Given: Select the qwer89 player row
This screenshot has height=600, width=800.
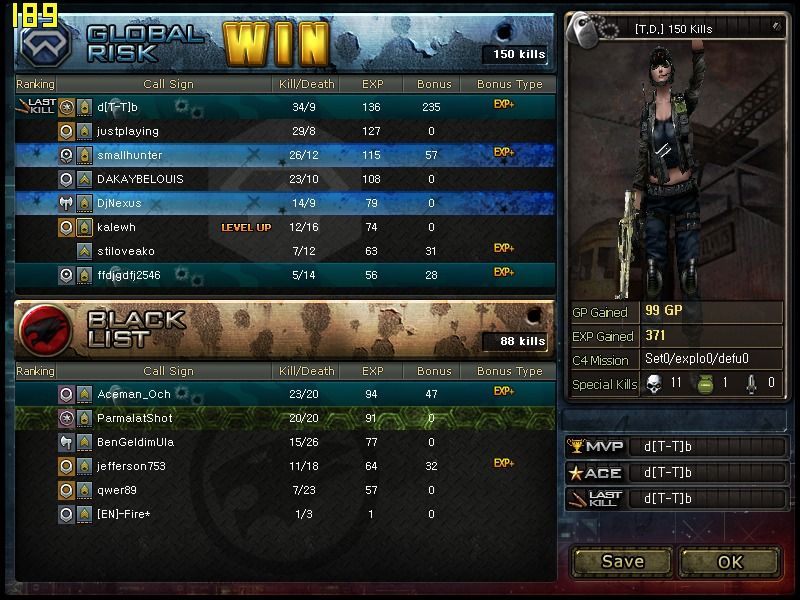Looking at the screenshot, I should point(285,490).
